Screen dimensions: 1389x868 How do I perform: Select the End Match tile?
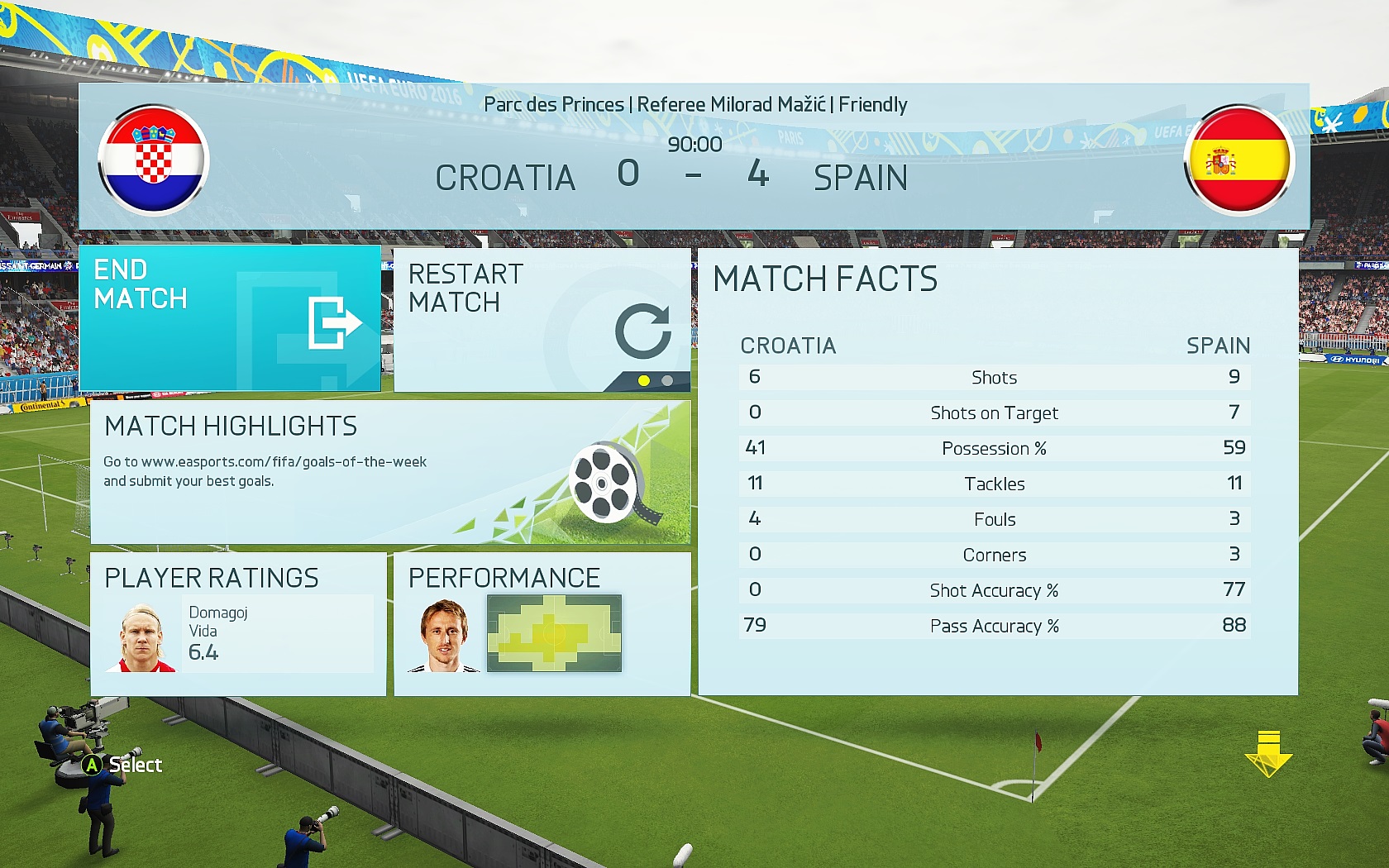point(230,318)
